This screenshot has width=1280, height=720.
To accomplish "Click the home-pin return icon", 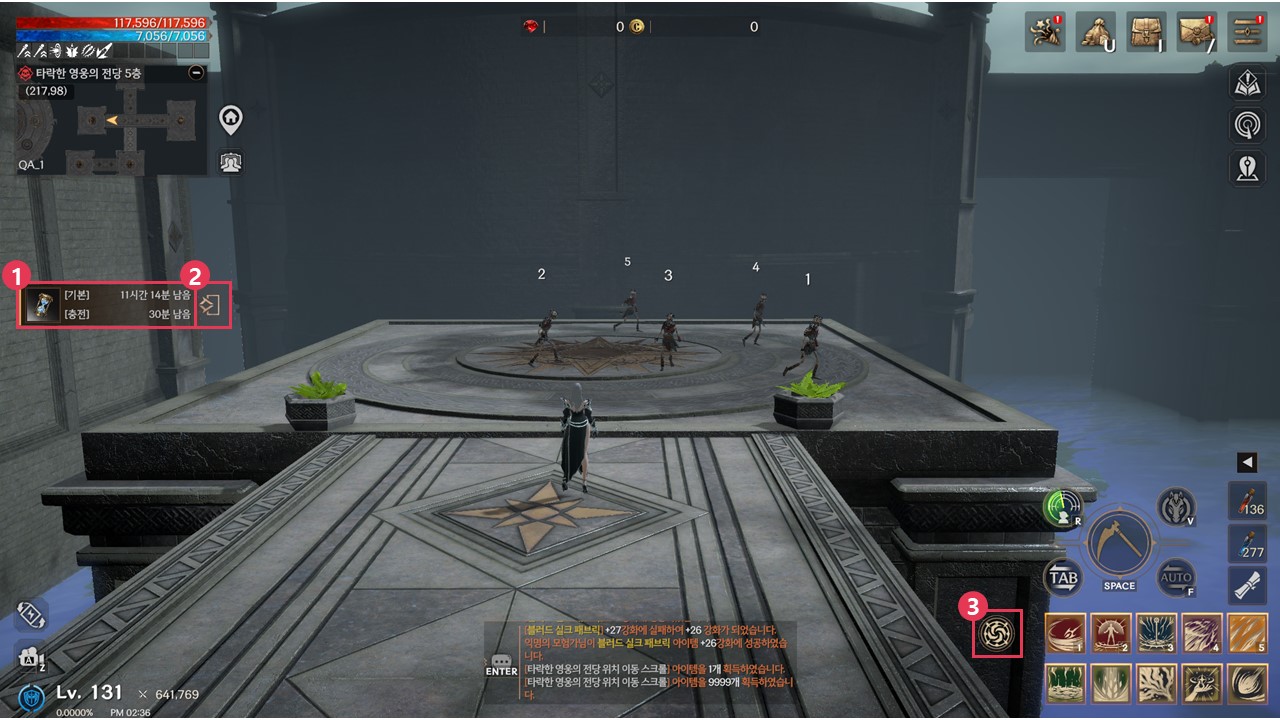I will [x=231, y=120].
